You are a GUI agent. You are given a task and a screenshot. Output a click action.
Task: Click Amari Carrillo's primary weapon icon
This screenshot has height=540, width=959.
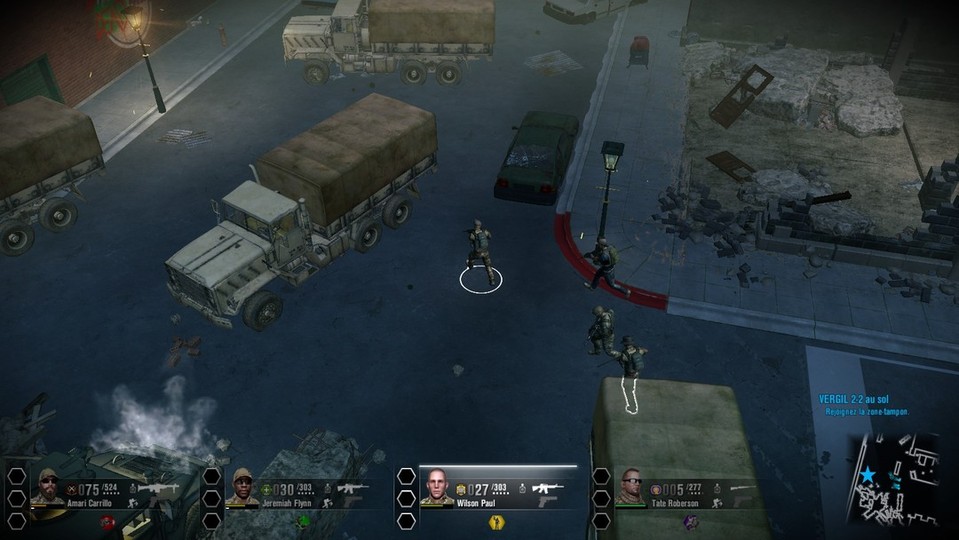click(158, 488)
